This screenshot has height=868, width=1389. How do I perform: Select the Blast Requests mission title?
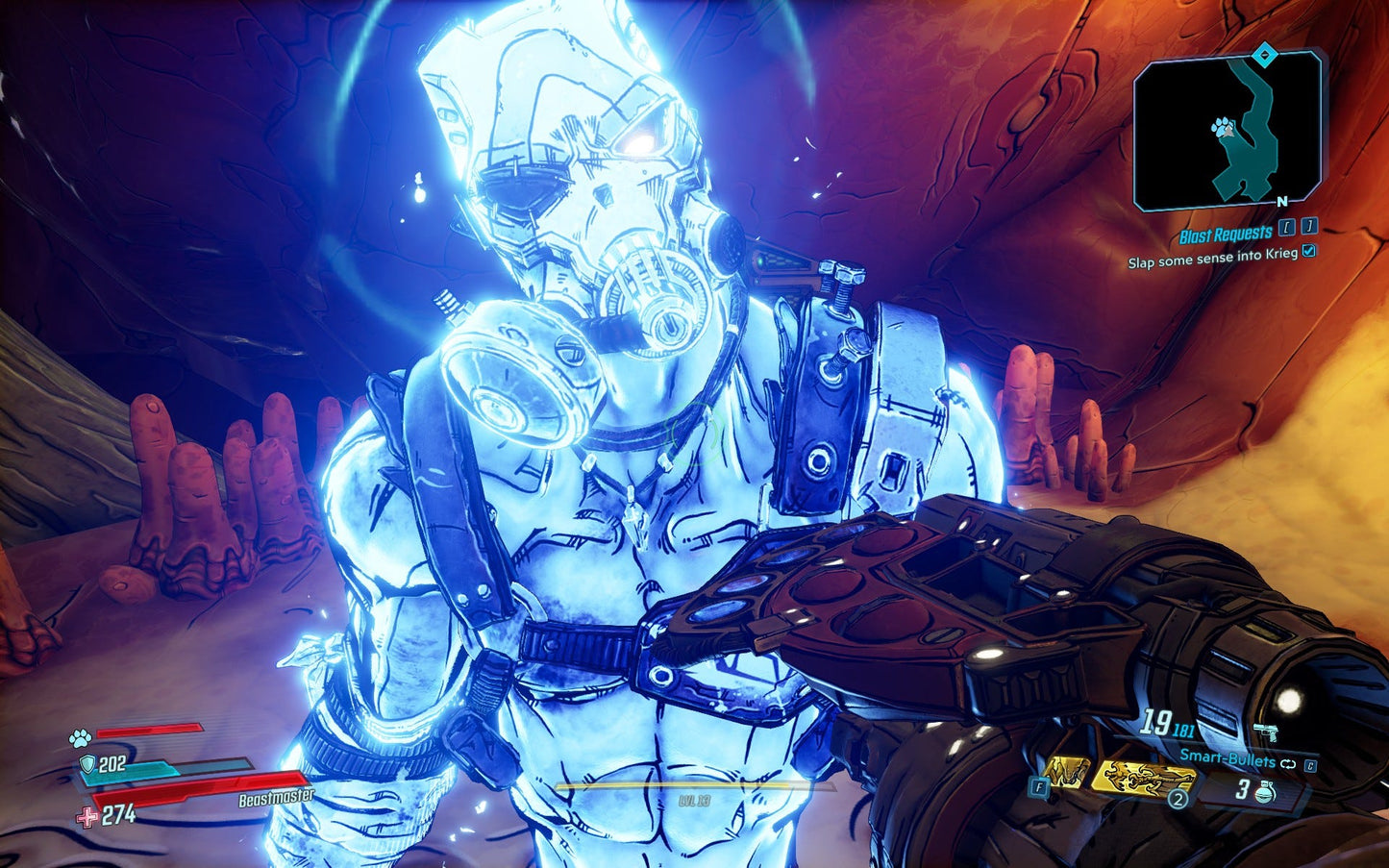coord(1227,233)
